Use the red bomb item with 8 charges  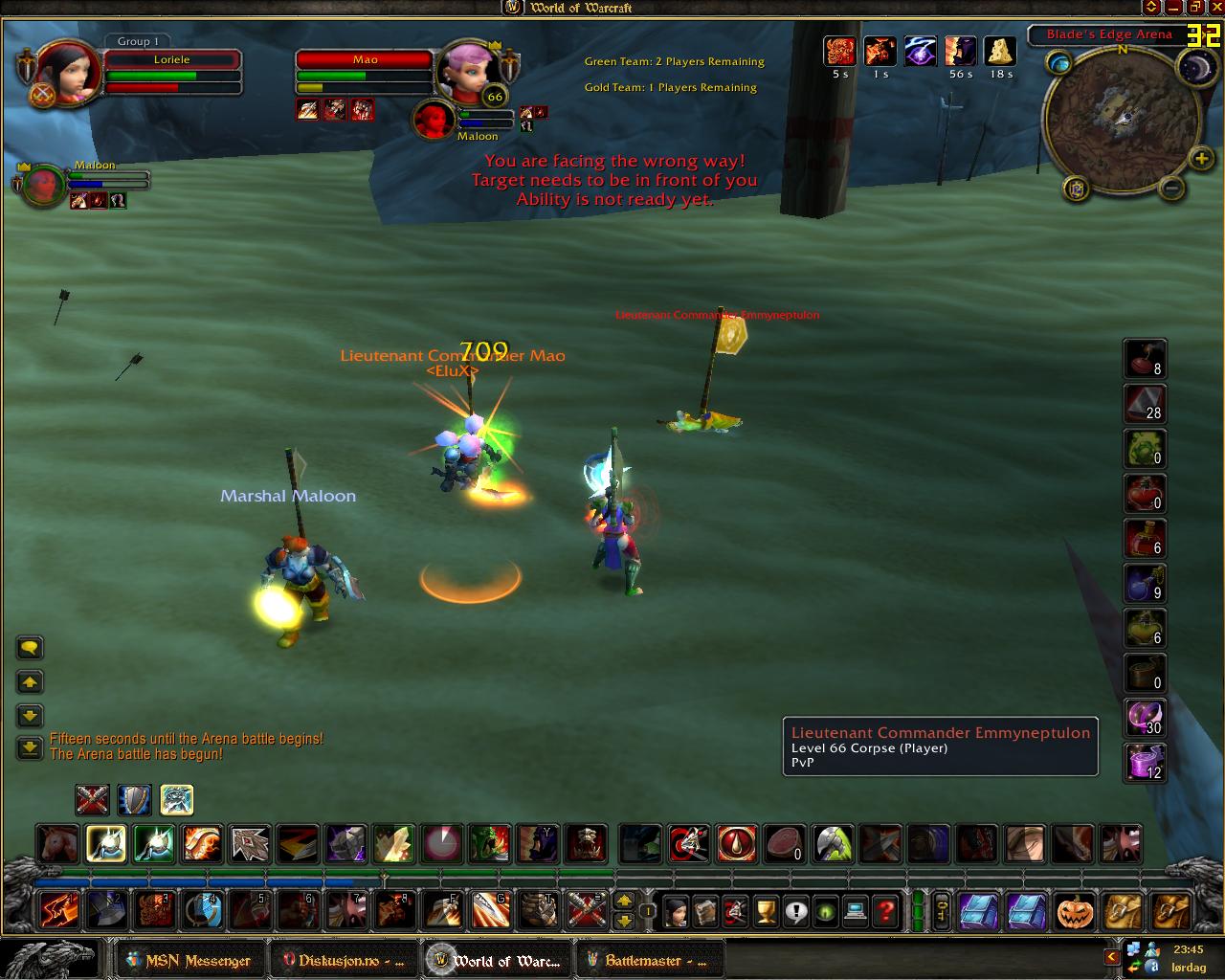(1144, 359)
